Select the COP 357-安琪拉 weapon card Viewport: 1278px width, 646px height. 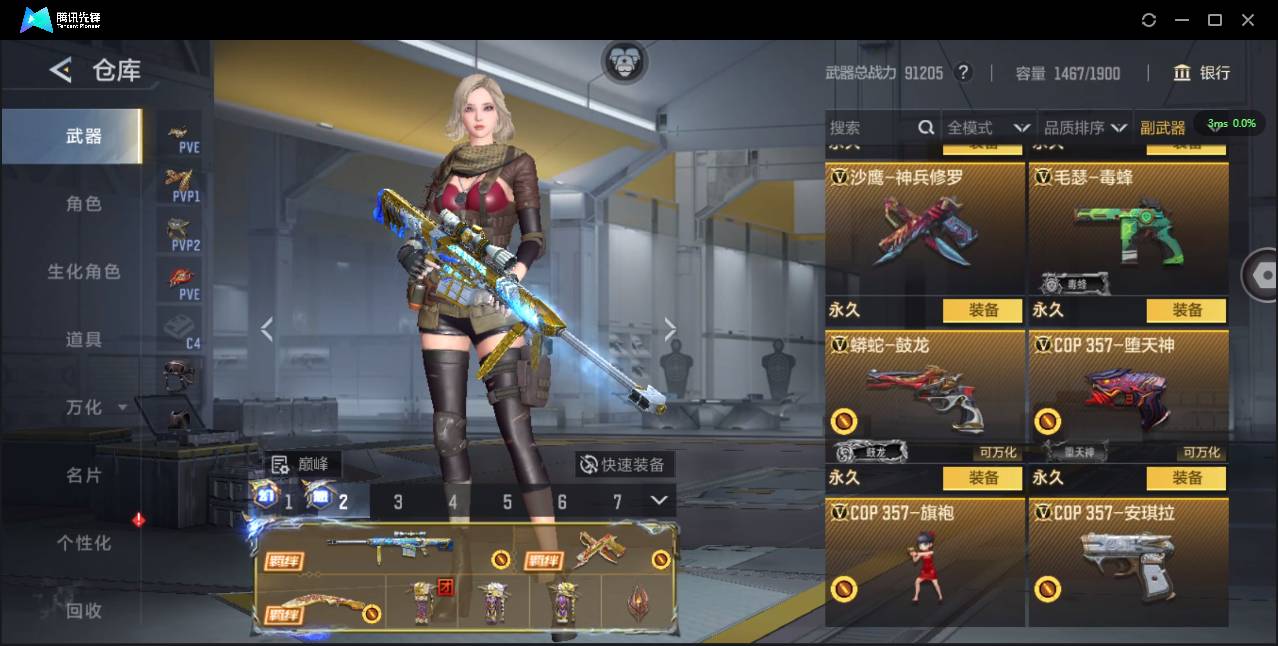tap(1128, 563)
